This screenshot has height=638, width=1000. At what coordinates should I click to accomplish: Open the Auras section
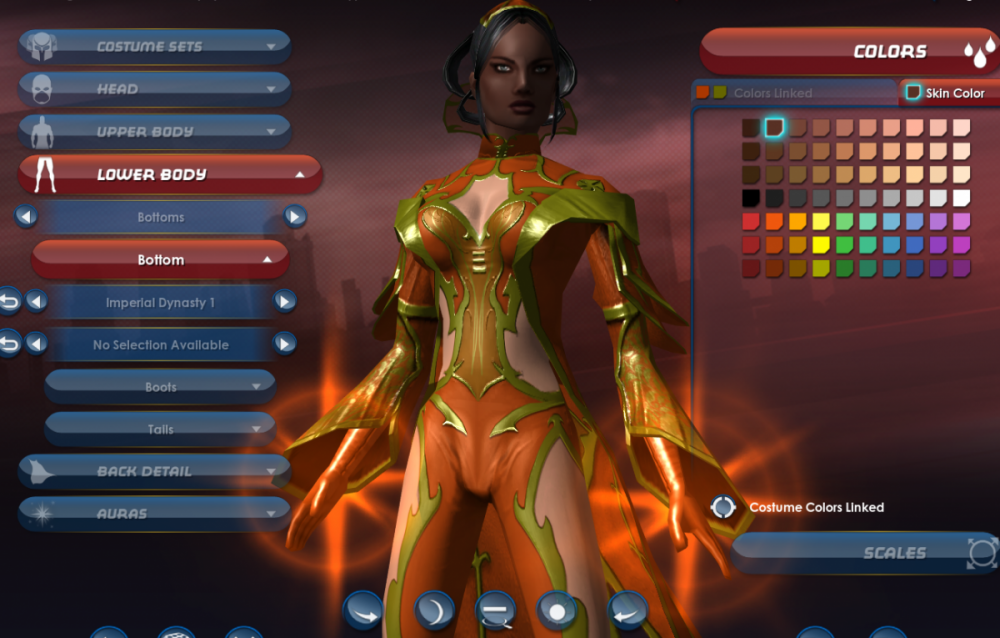(x=155, y=514)
